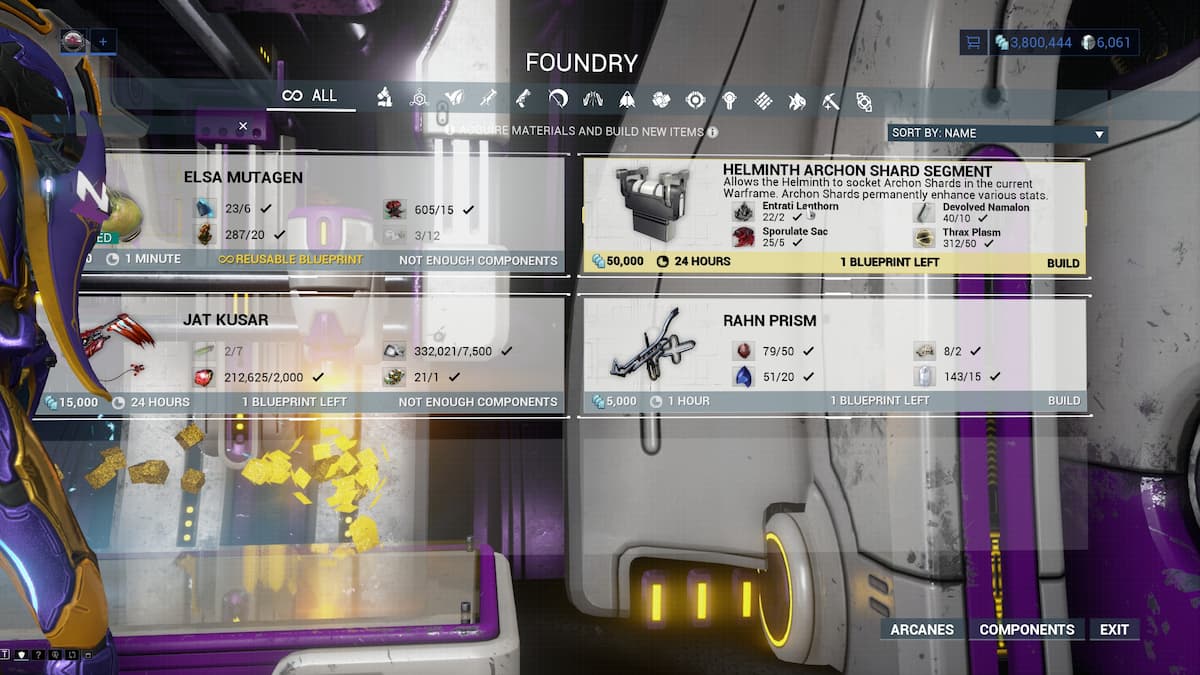Show the pickaxe category tab
The image size is (1200, 675).
(x=830, y=100)
